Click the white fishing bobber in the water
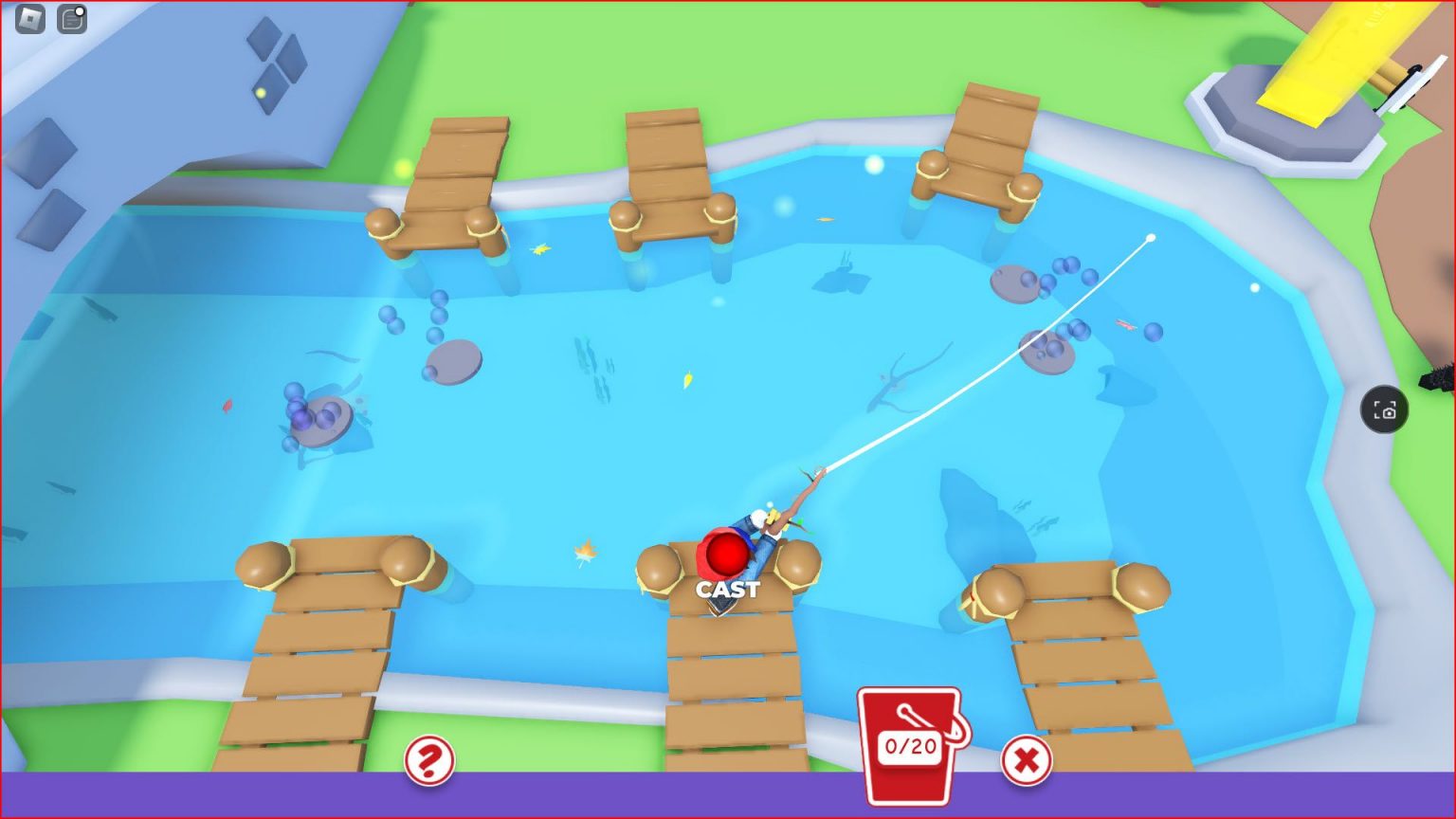The height and width of the screenshot is (819, 1456). click(x=1150, y=236)
